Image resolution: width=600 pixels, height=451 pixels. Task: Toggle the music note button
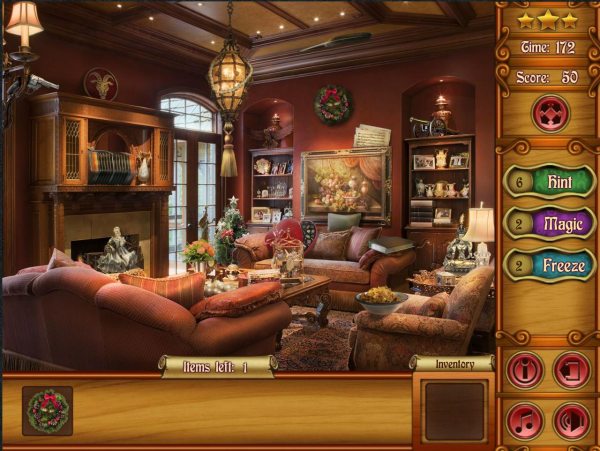click(x=525, y=420)
